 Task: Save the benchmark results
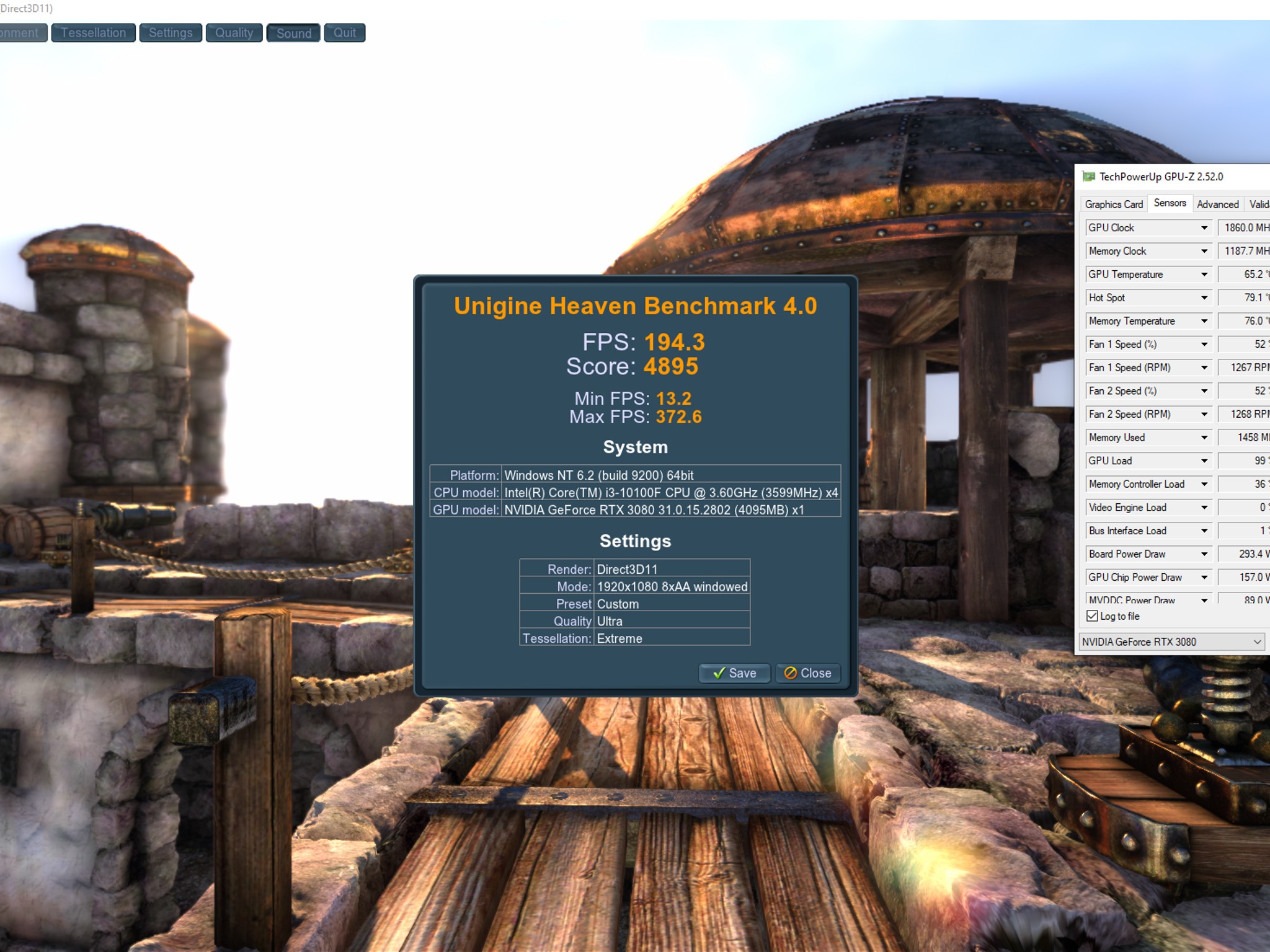734,673
